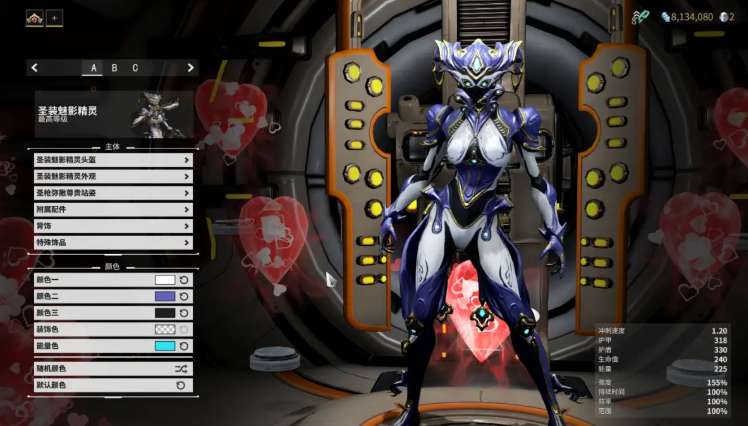This screenshot has height=426, width=748.
Task: Choose the 装饰色 accent color swatch
Action: coord(165,329)
